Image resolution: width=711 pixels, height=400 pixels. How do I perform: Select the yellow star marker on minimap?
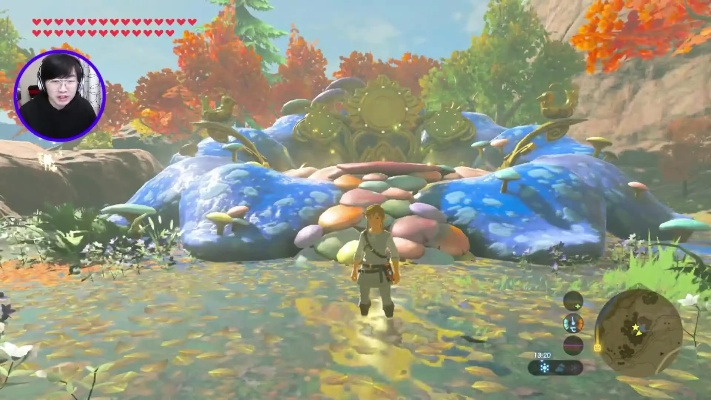[634, 327]
